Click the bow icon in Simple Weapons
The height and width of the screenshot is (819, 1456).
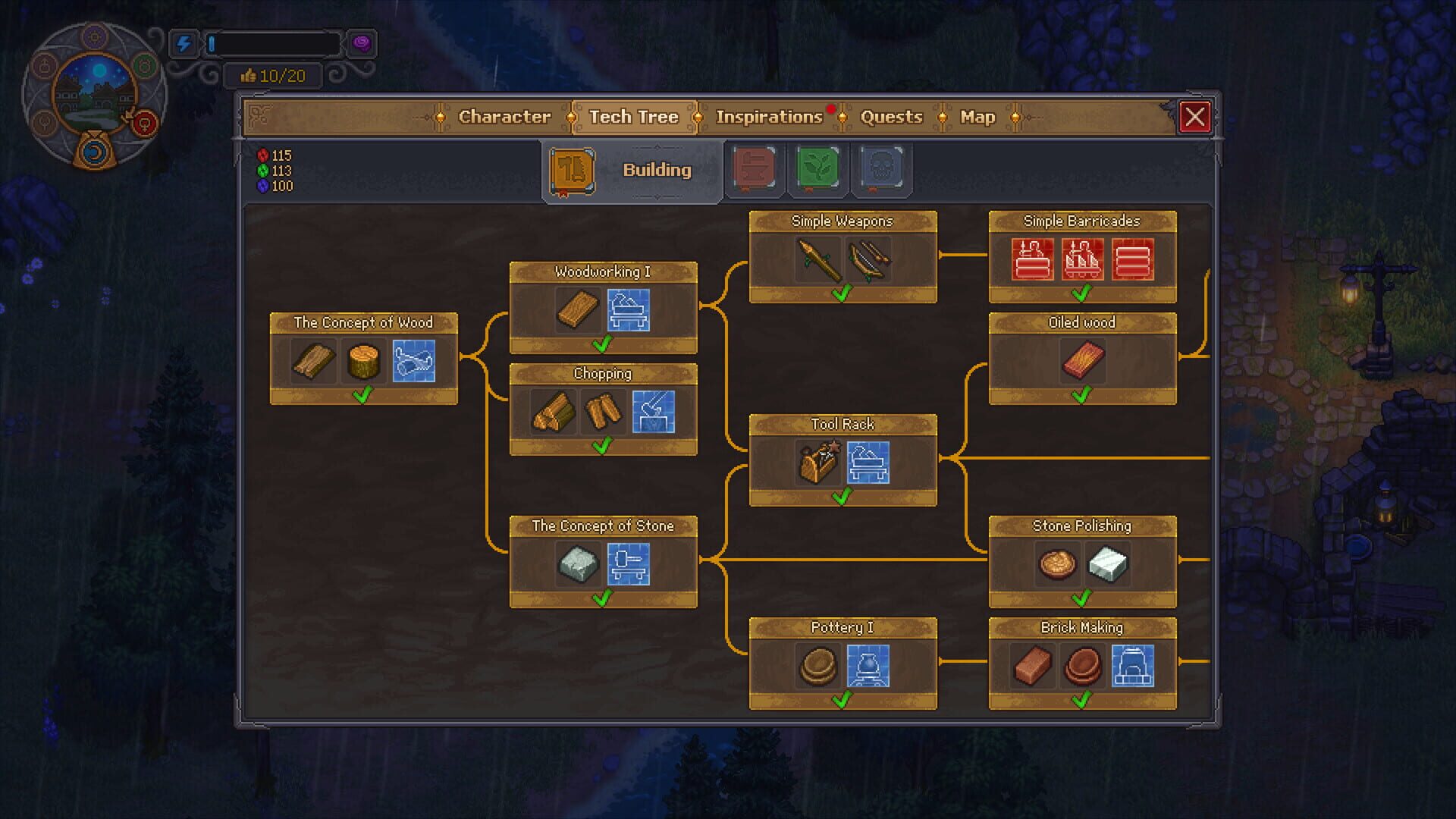tap(867, 258)
